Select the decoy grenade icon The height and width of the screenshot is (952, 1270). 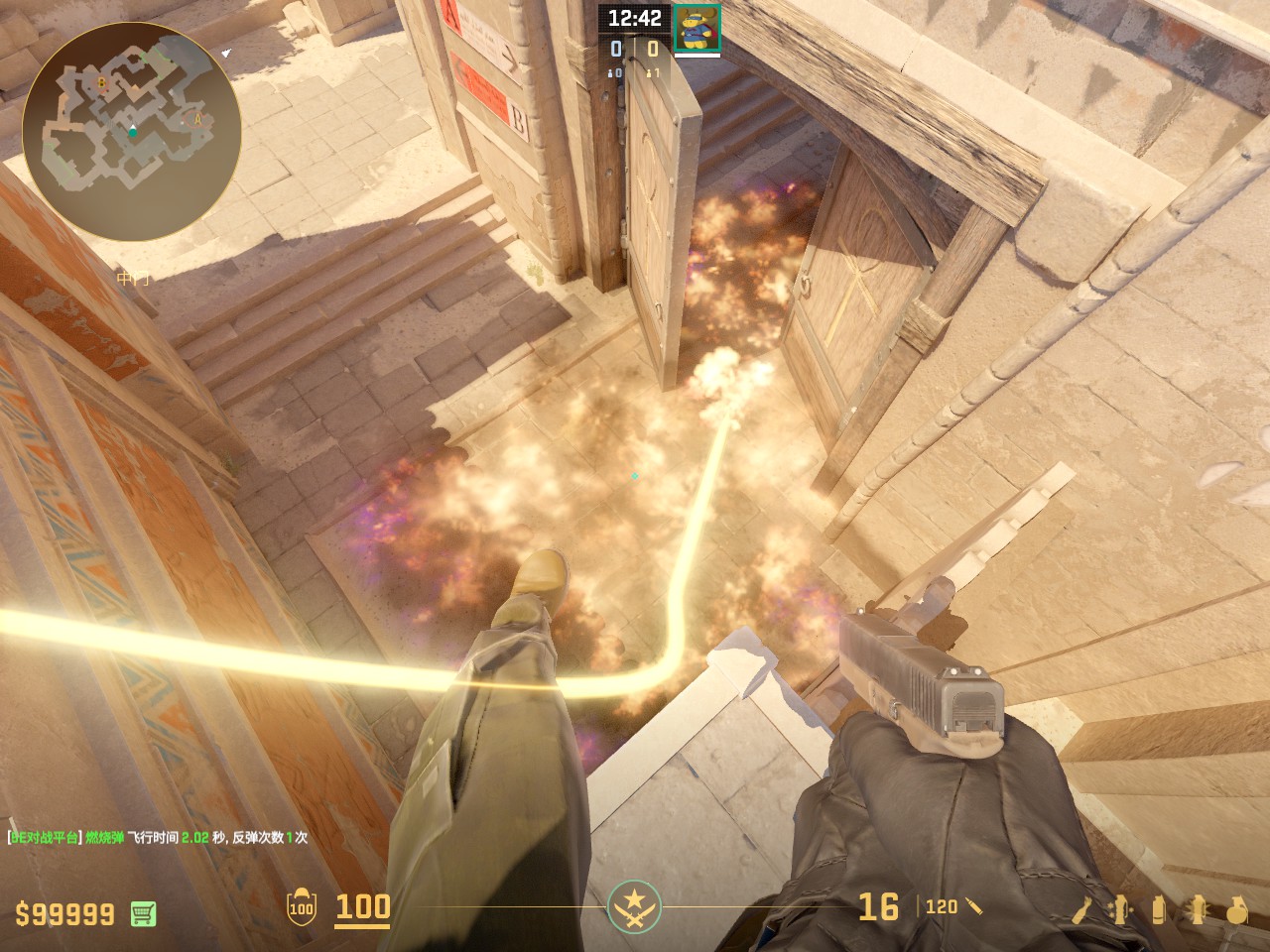point(1121,909)
